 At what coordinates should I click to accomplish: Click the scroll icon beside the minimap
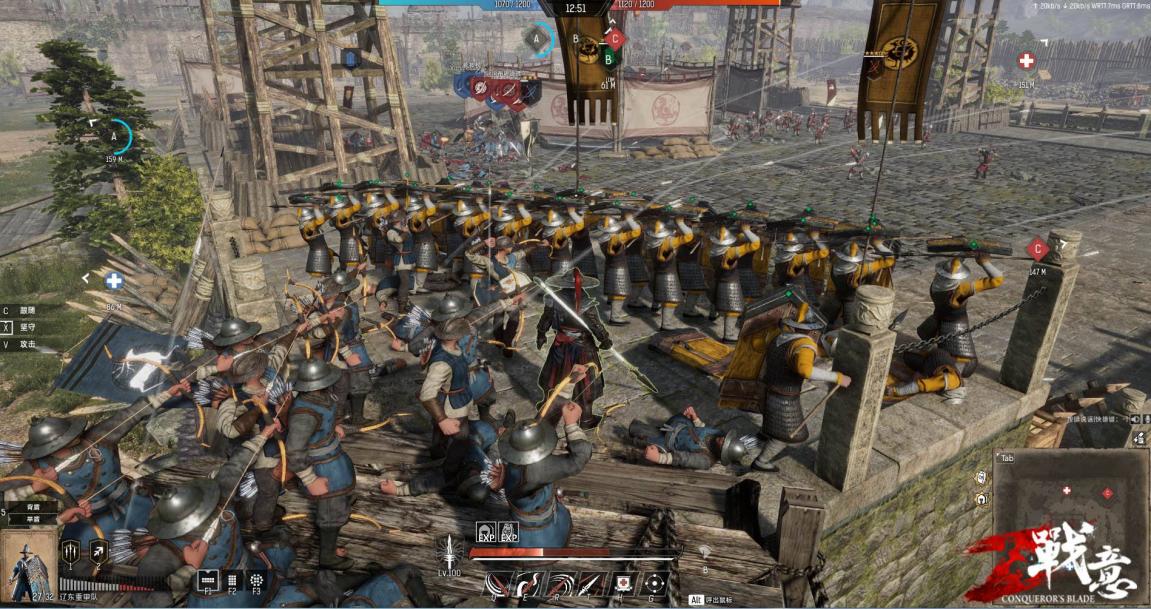(982, 476)
